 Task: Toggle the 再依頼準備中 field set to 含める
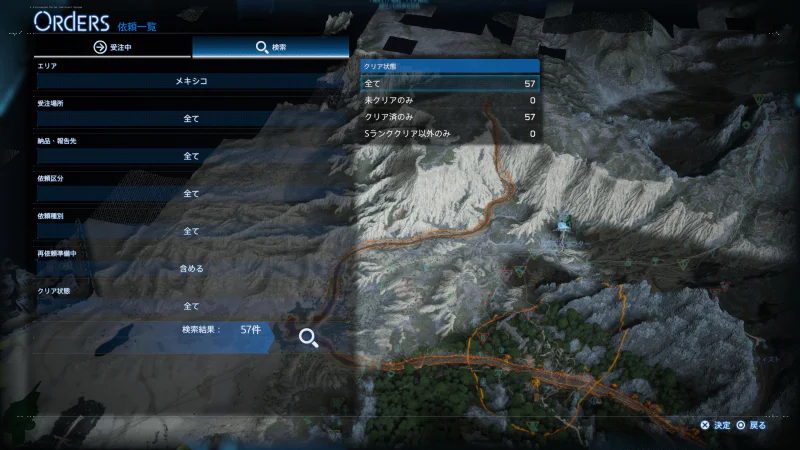pyautogui.click(x=191, y=268)
